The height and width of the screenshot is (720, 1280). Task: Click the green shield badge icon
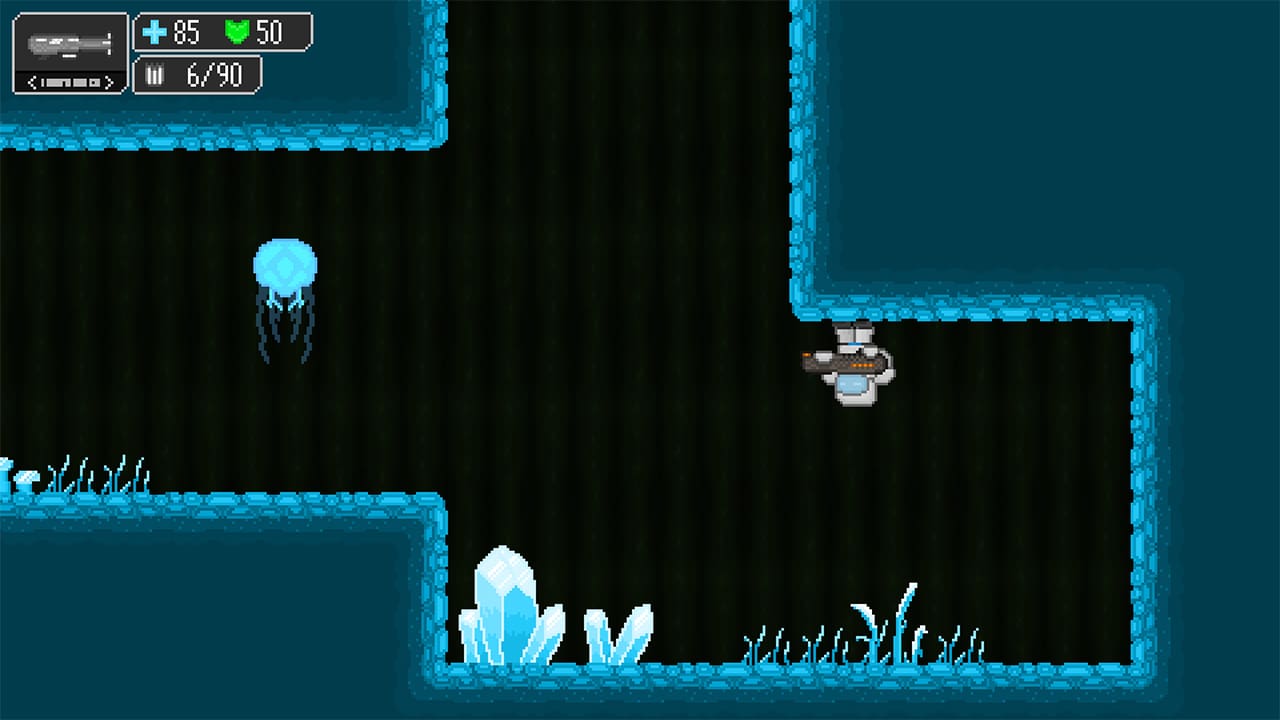(236, 33)
